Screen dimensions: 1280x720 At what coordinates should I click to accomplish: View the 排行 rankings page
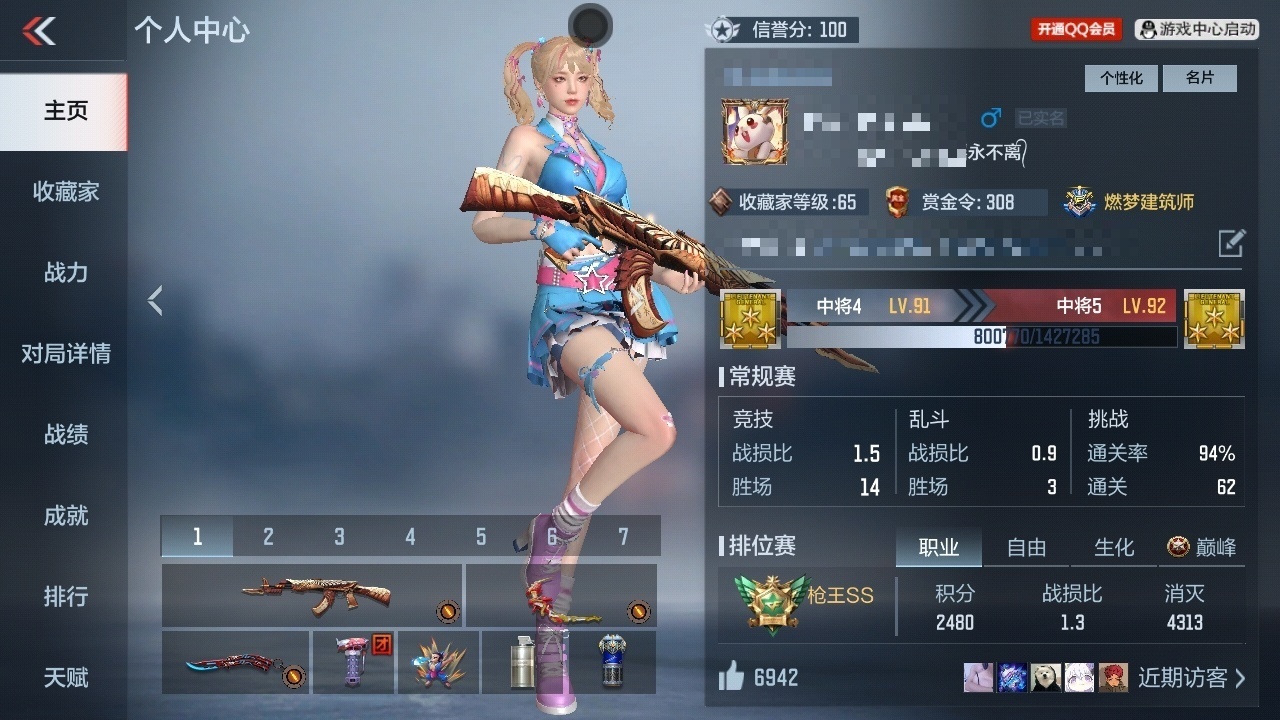[65, 597]
